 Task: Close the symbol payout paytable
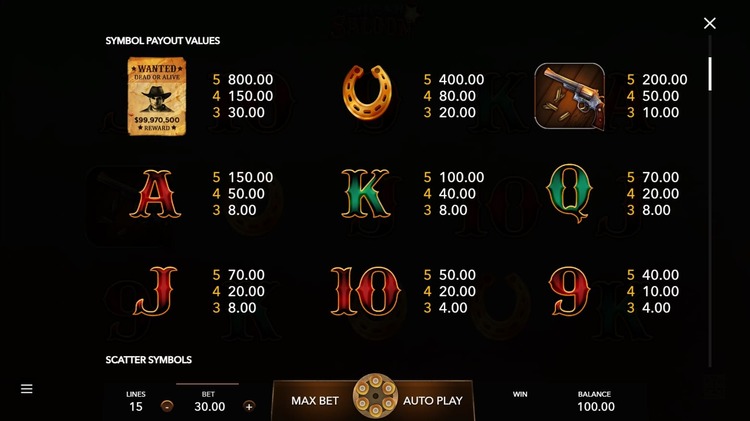pos(710,23)
